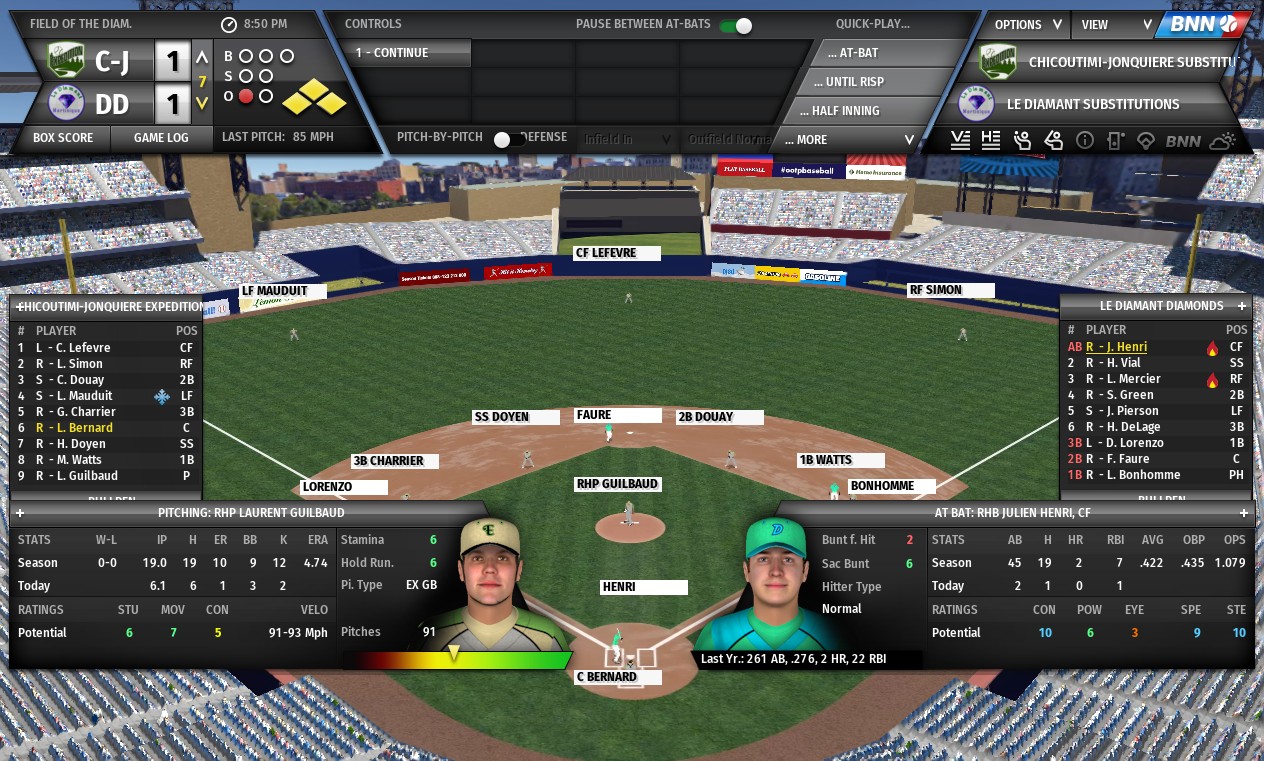Open the Options dropdown menu

1027,25
